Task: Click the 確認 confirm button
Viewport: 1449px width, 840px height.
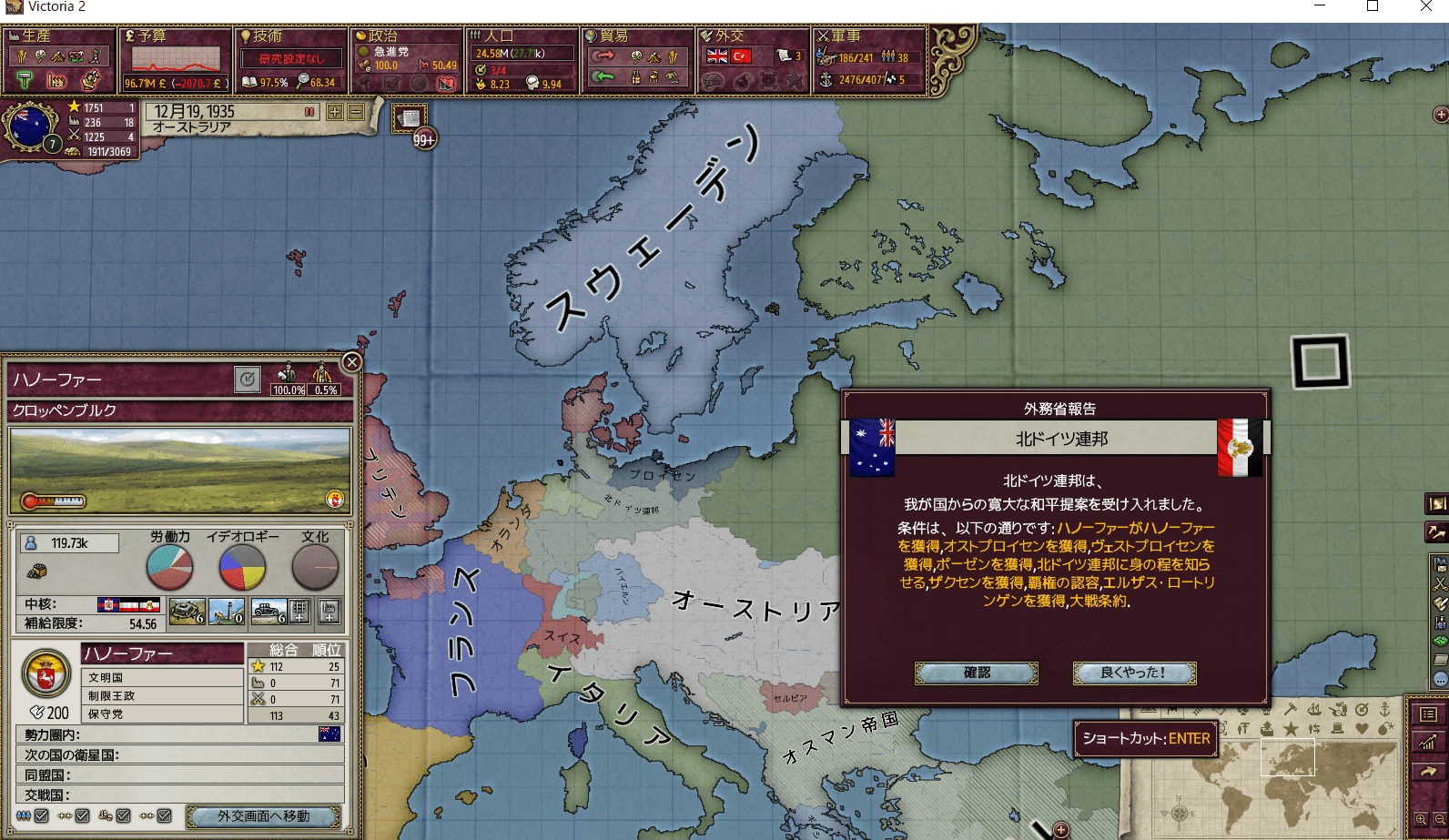Action: (976, 673)
